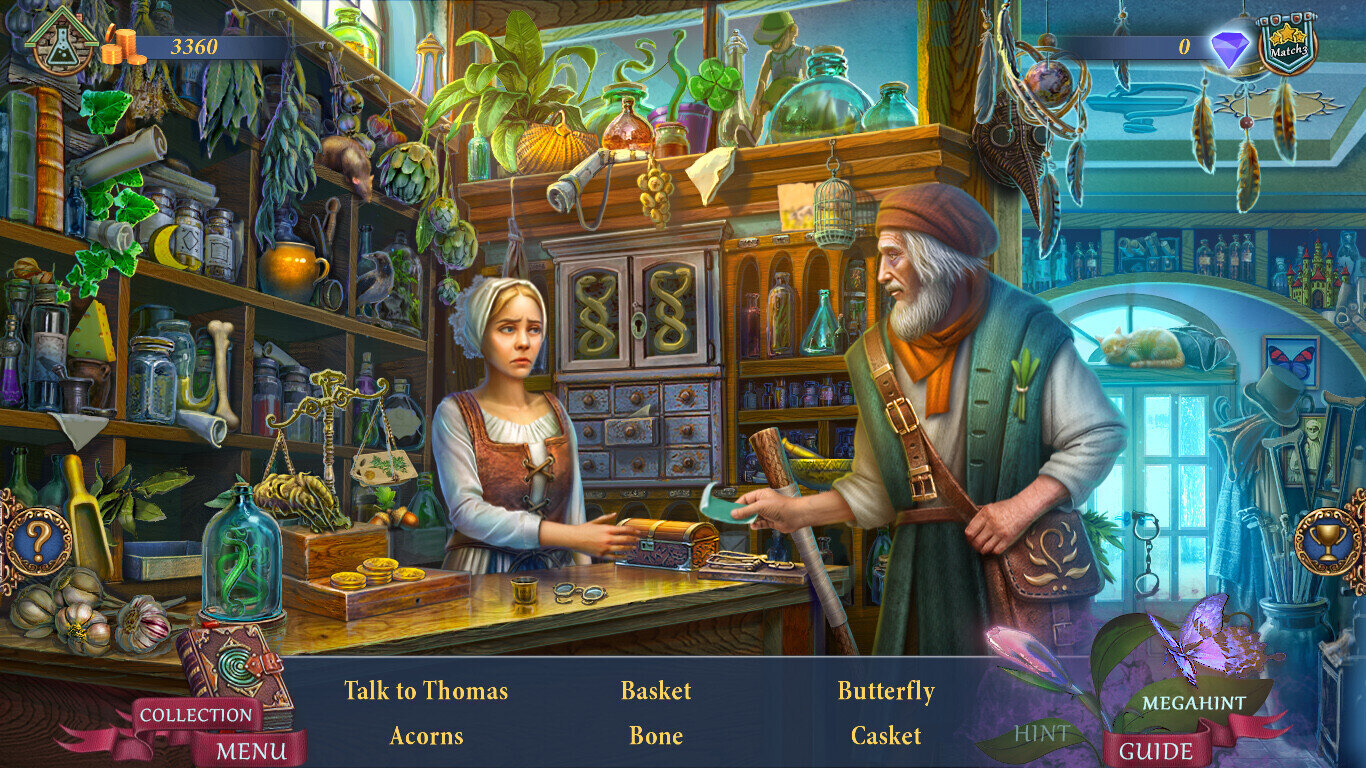Select 'Acorns' in the item list
The width and height of the screenshot is (1366, 768).
426,736
